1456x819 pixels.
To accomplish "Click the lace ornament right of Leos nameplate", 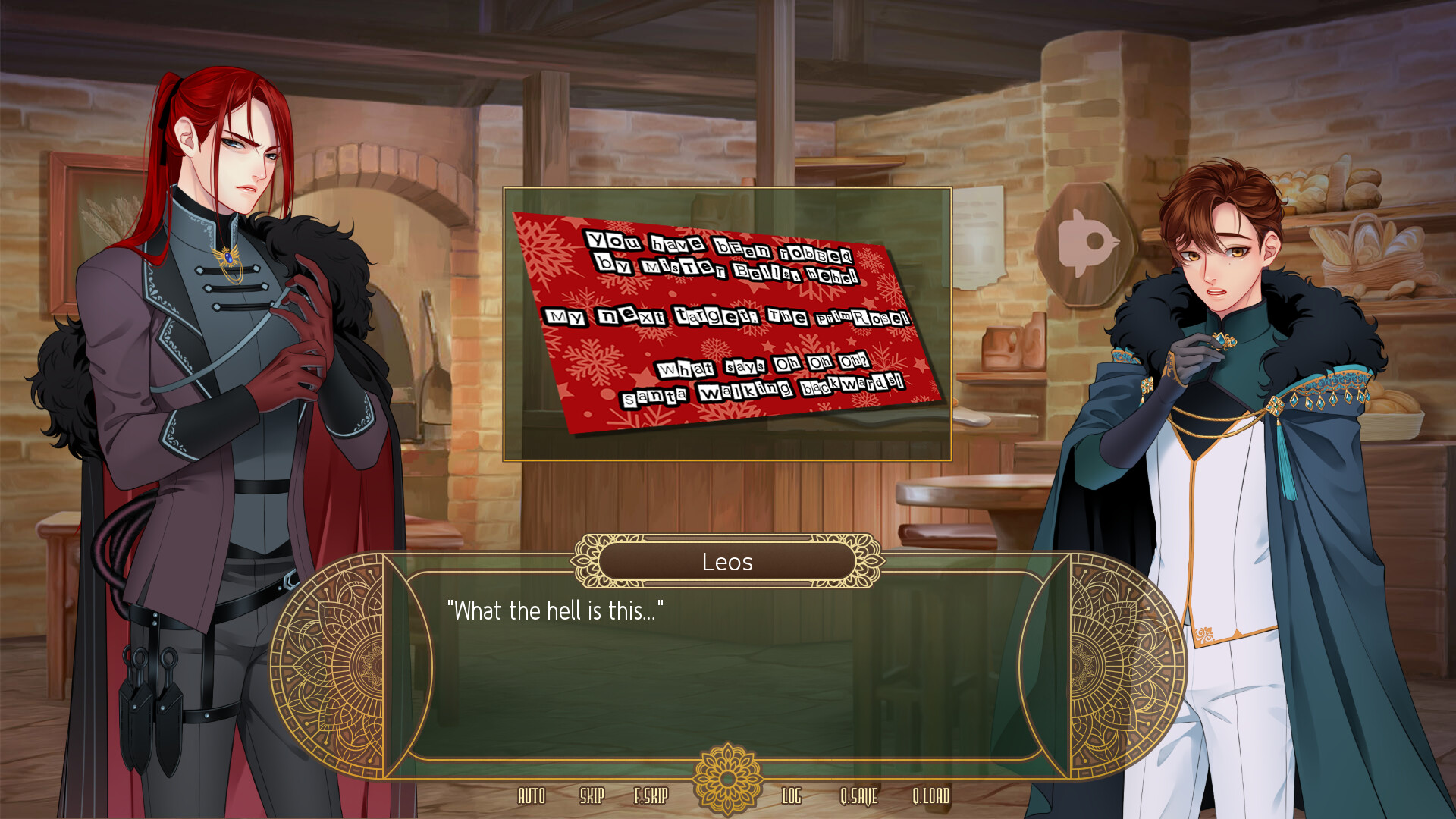I will (x=865, y=562).
